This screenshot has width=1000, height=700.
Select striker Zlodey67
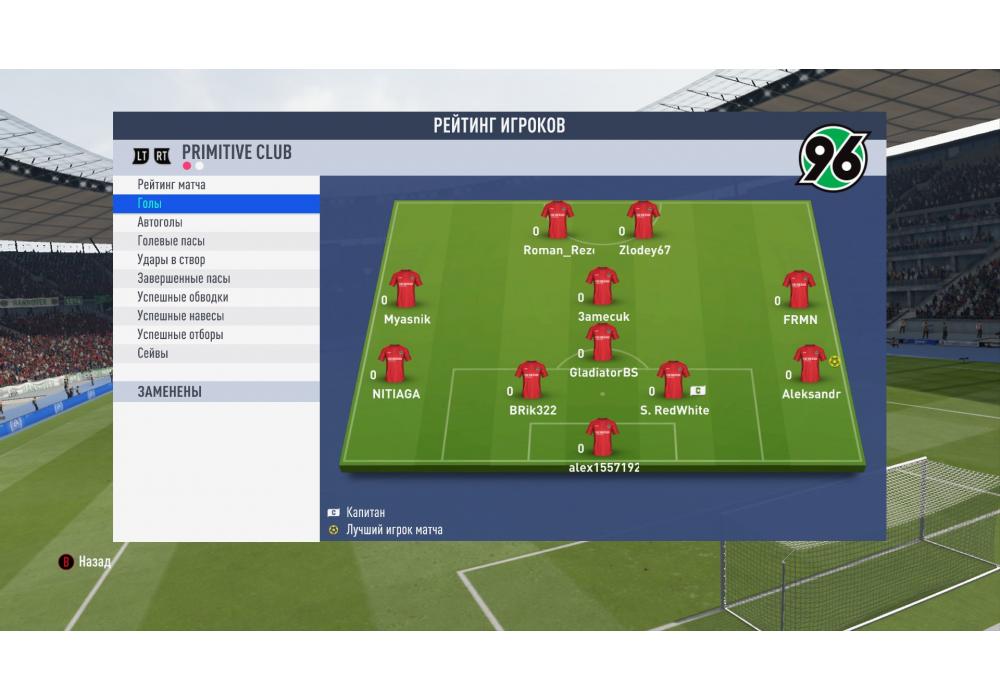pyautogui.click(x=643, y=221)
